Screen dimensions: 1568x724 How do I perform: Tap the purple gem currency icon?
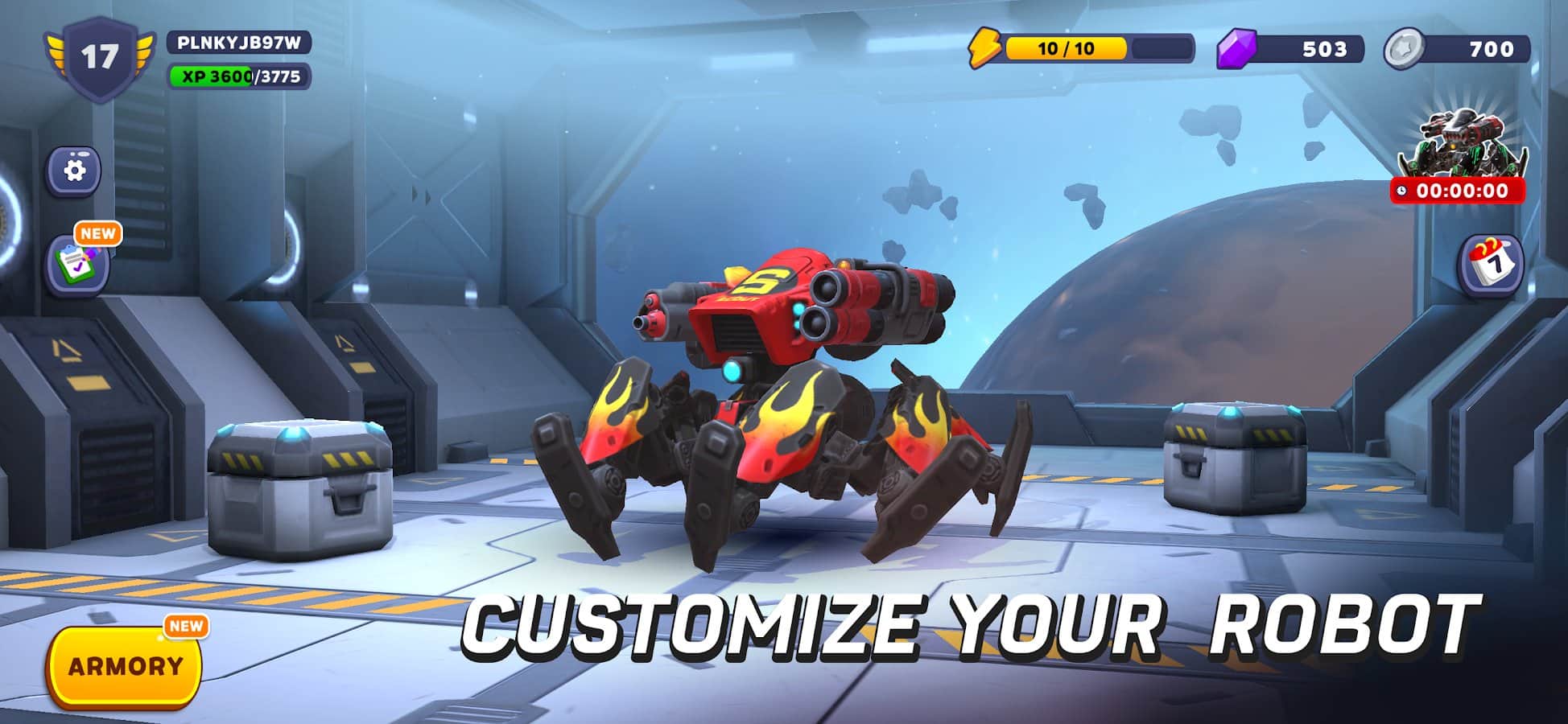point(1236,48)
